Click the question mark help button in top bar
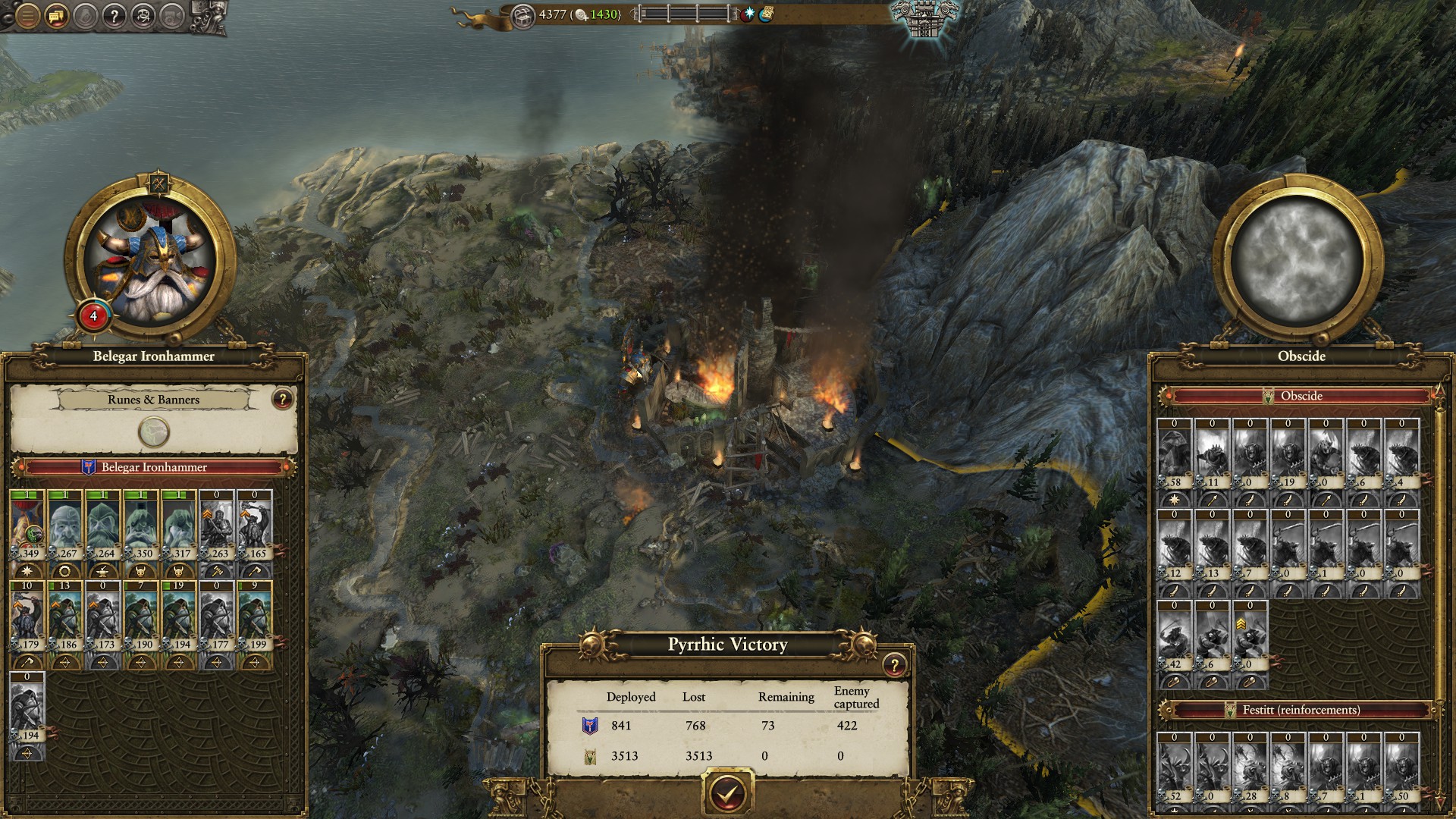Screen dimensions: 1456x819 [x=114, y=15]
